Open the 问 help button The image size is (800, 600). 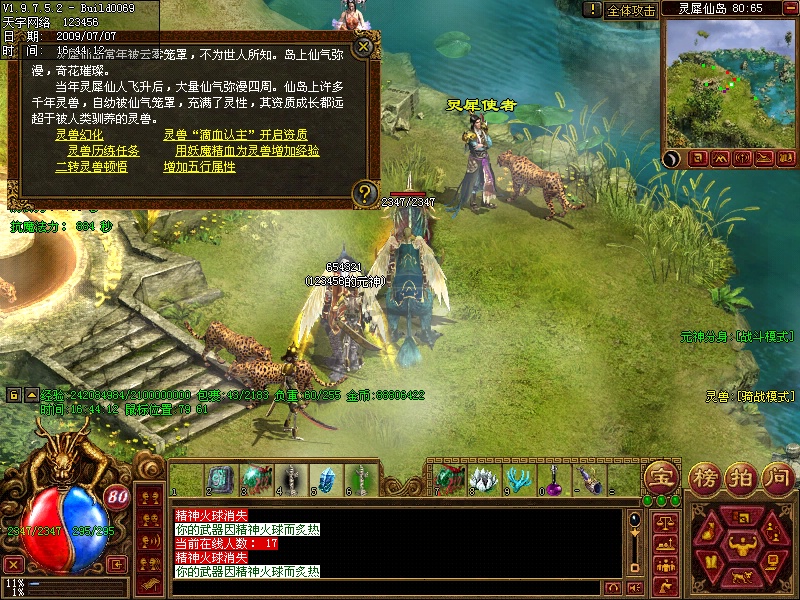pyautogui.click(x=777, y=477)
